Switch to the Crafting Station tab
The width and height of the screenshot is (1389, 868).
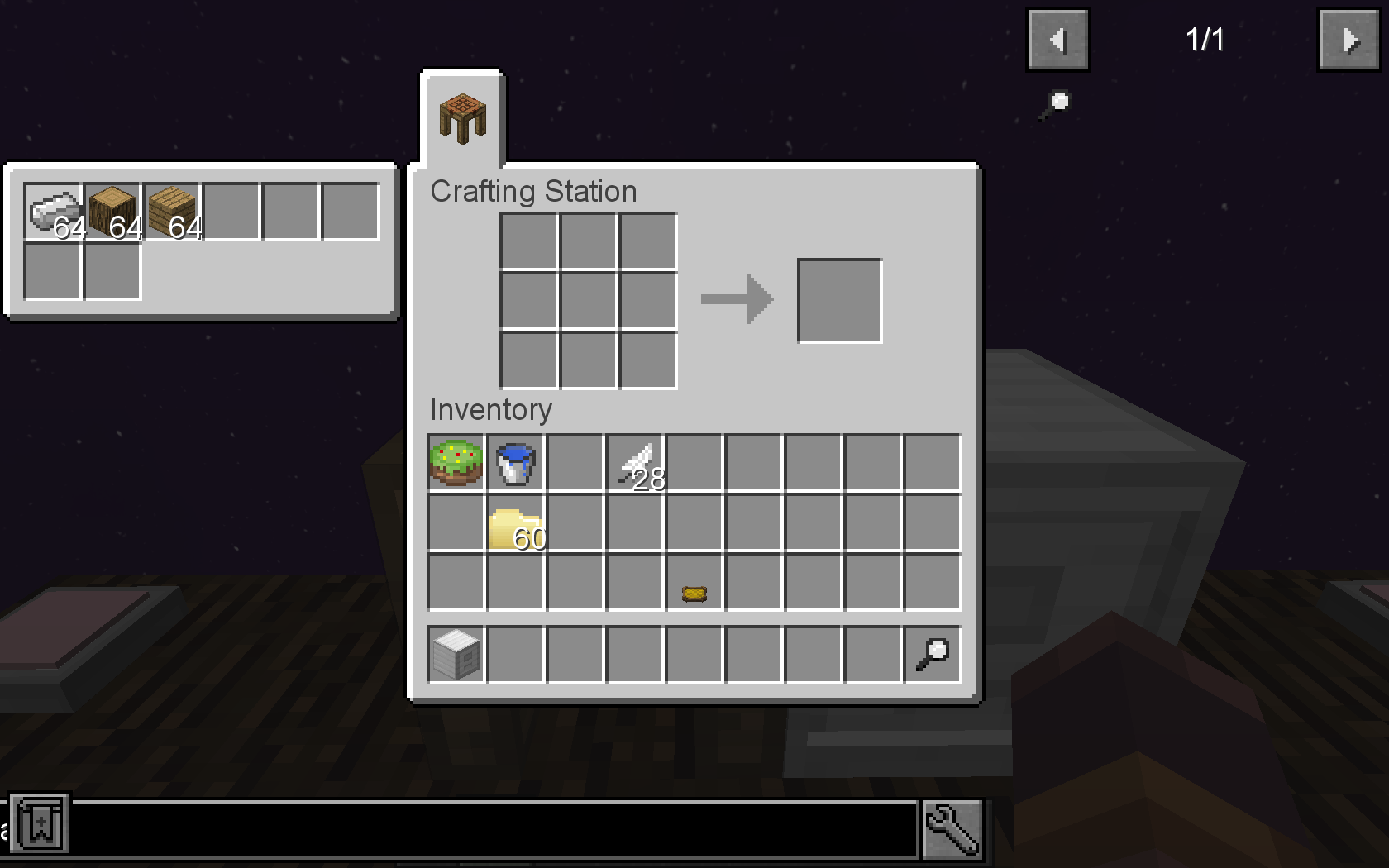point(461,118)
